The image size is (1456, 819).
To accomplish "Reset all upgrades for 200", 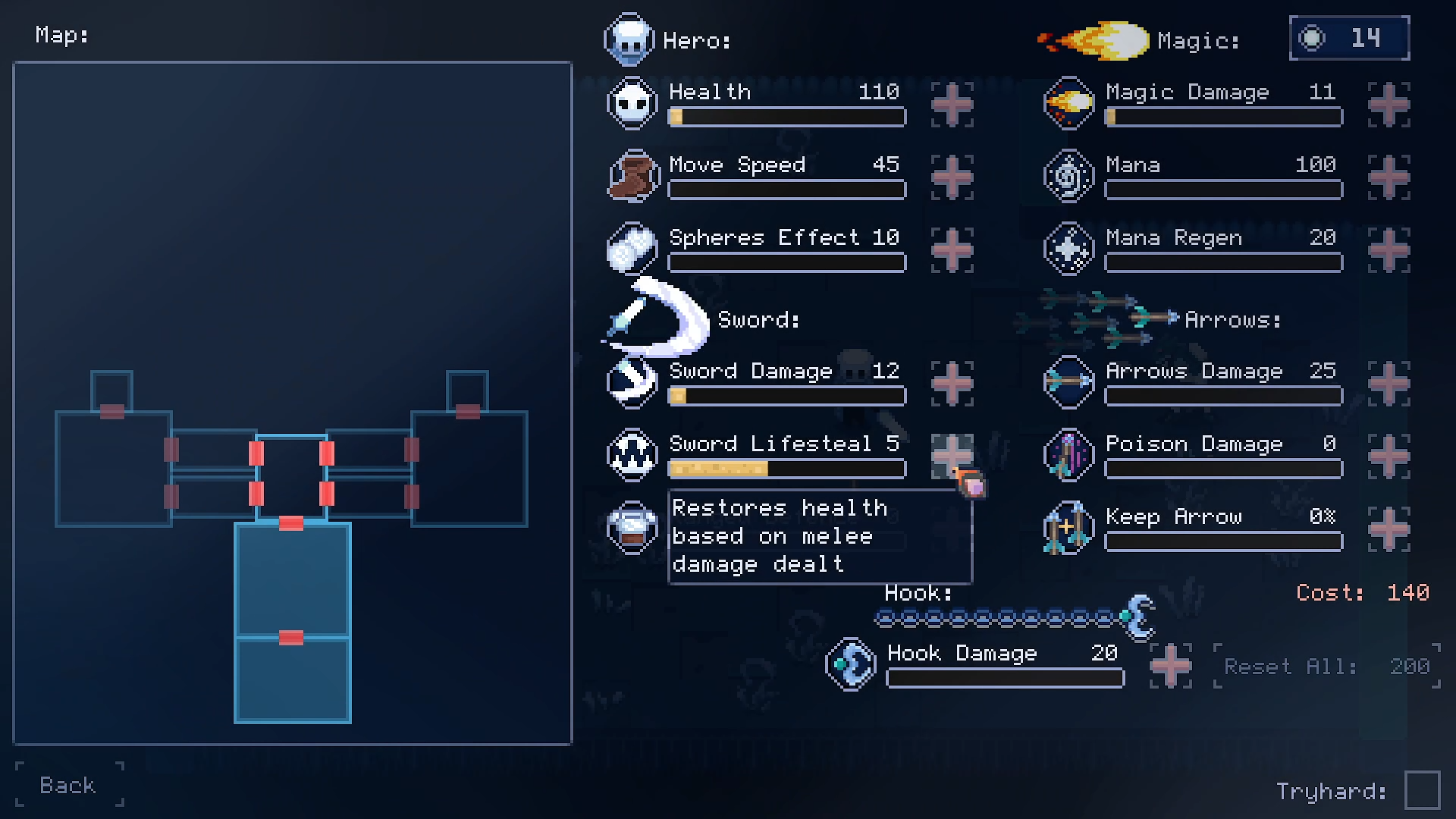I will [1326, 667].
